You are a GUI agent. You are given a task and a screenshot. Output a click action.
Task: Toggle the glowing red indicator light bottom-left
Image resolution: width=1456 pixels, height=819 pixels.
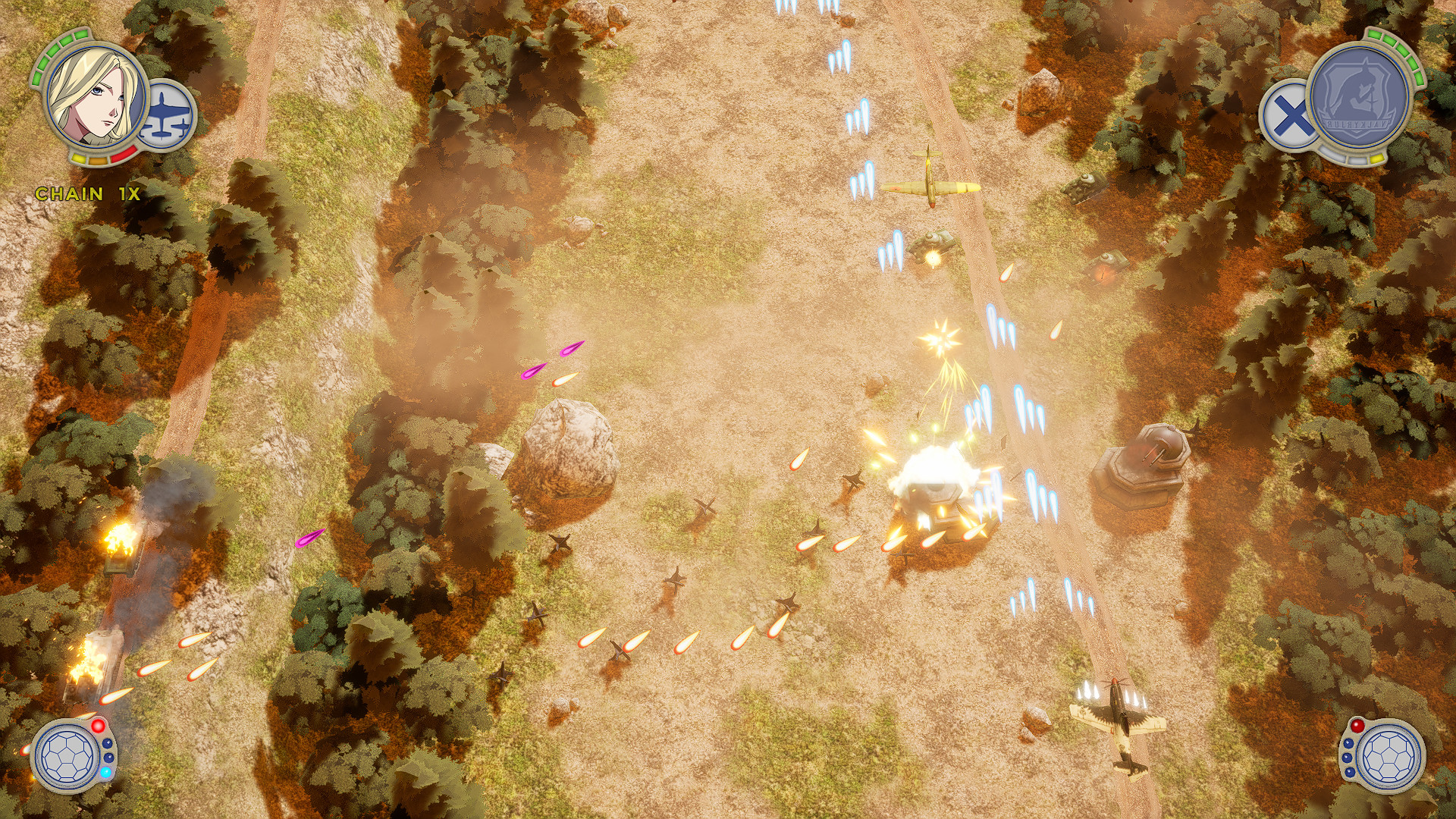coord(98,725)
